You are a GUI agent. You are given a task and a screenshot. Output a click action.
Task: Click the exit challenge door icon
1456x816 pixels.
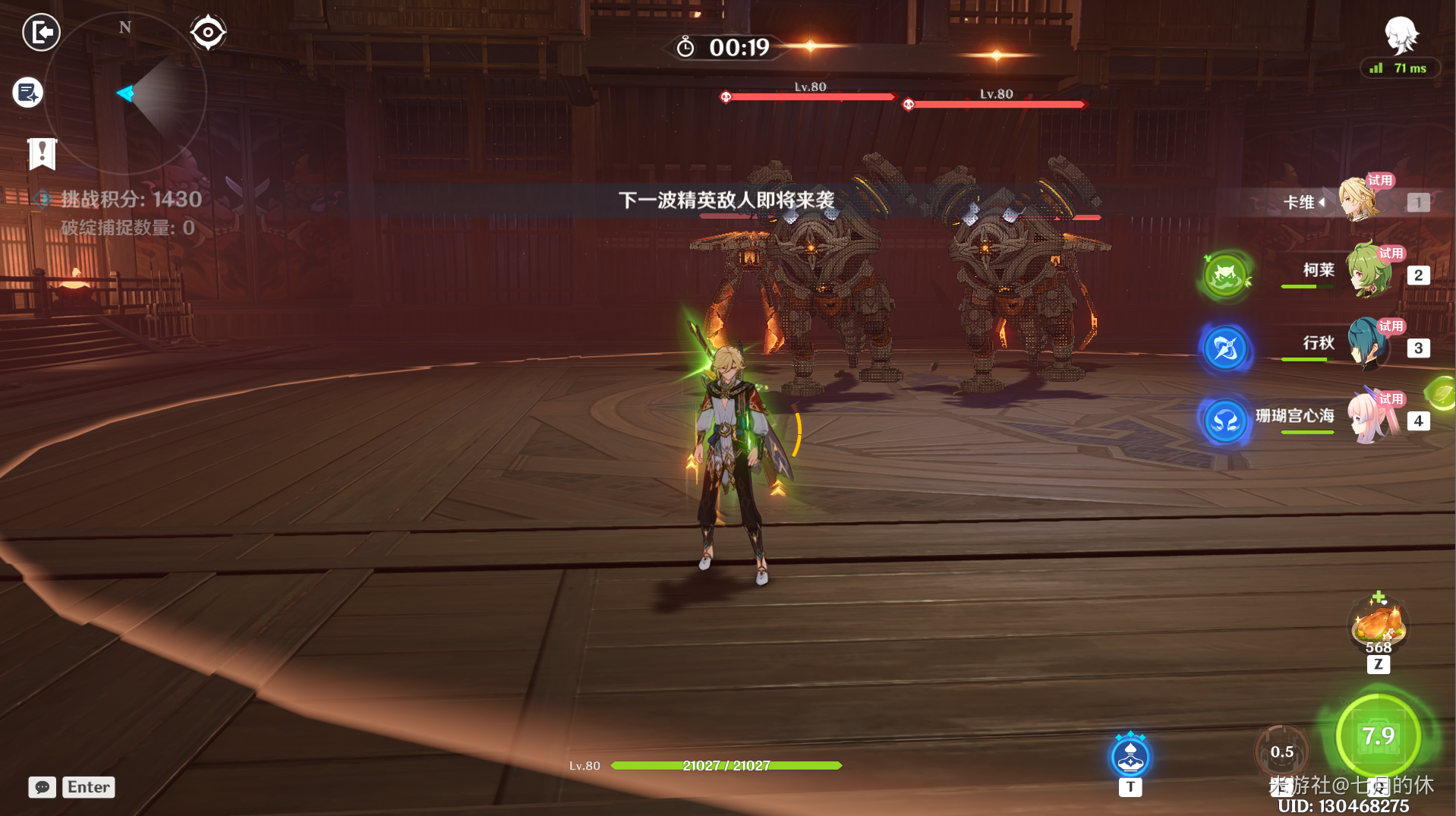(x=41, y=33)
